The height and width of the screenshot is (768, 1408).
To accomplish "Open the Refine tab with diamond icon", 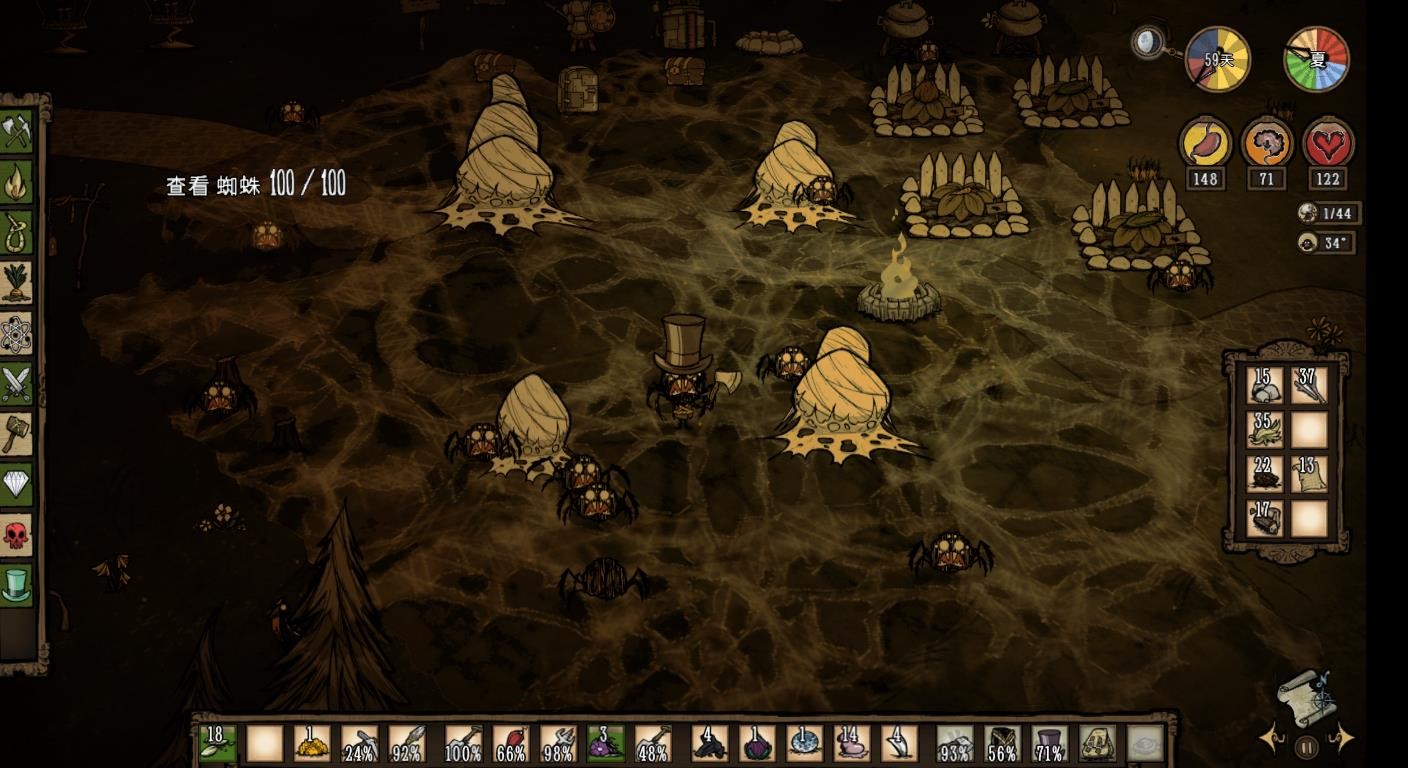I will pyautogui.click(x=17, y=485).
